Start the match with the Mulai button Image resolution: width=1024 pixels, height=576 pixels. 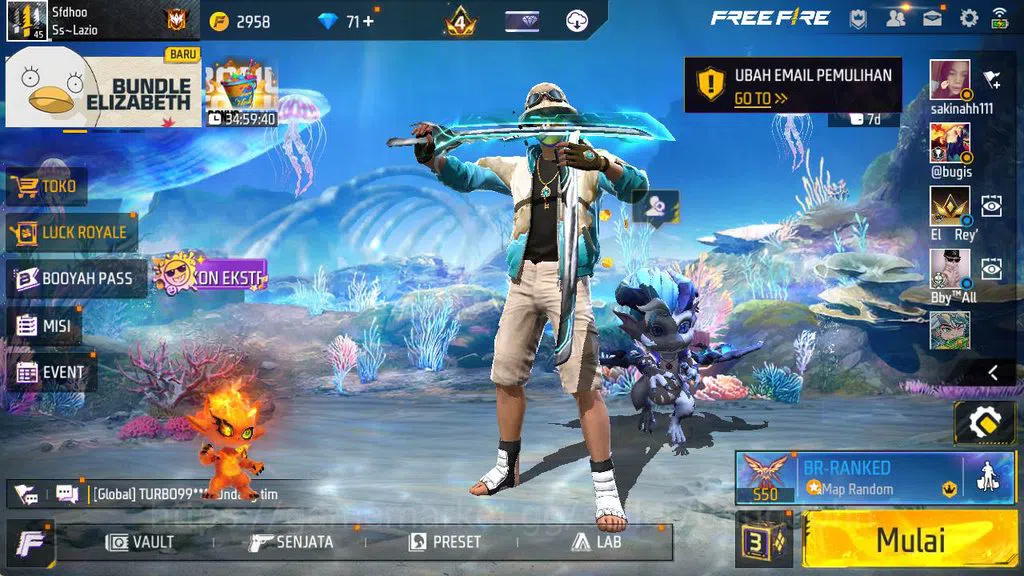[x=909, y=541]
